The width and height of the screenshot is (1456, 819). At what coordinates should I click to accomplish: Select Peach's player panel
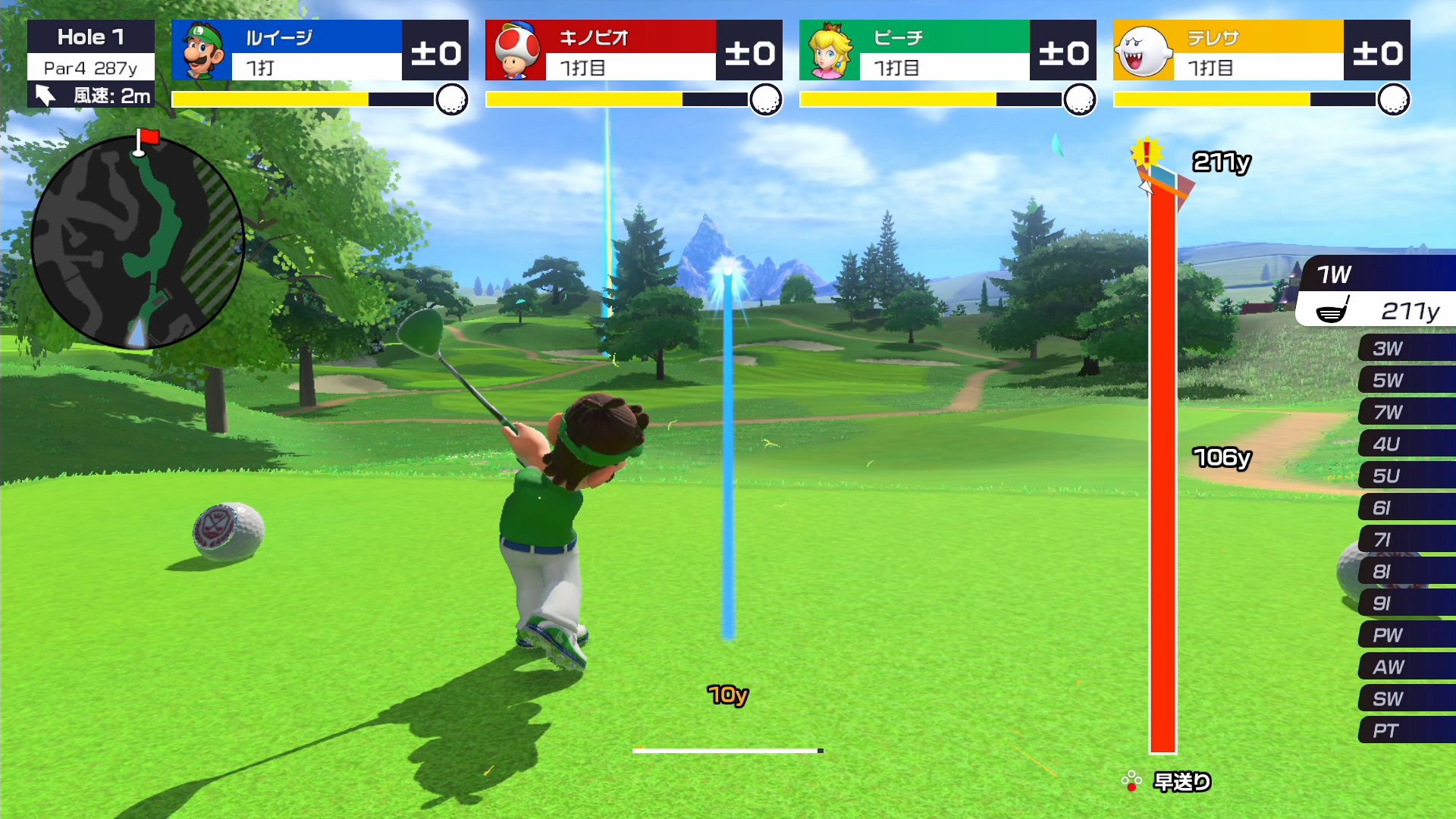pyautogui.click(x=947, y=51)
